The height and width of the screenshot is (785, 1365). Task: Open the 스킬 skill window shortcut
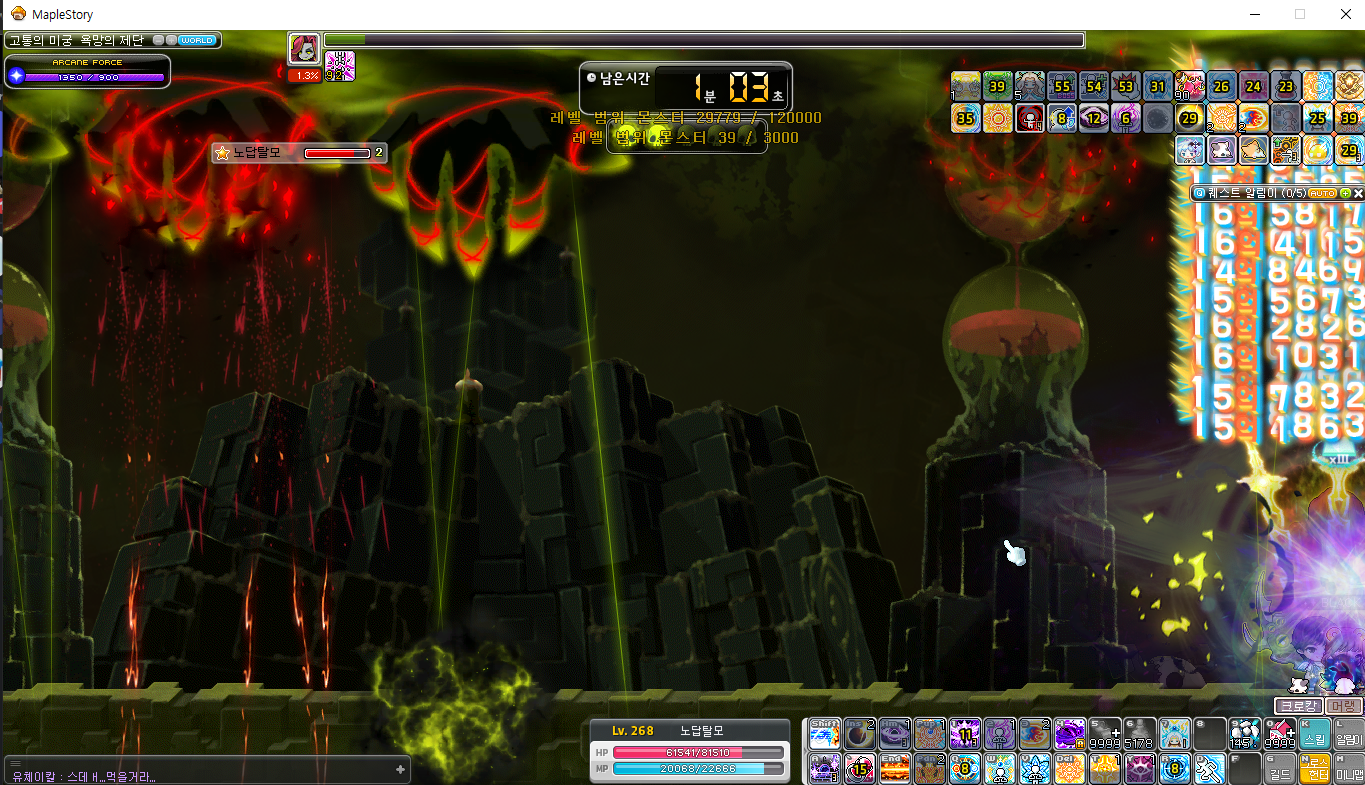(1315, 734)
